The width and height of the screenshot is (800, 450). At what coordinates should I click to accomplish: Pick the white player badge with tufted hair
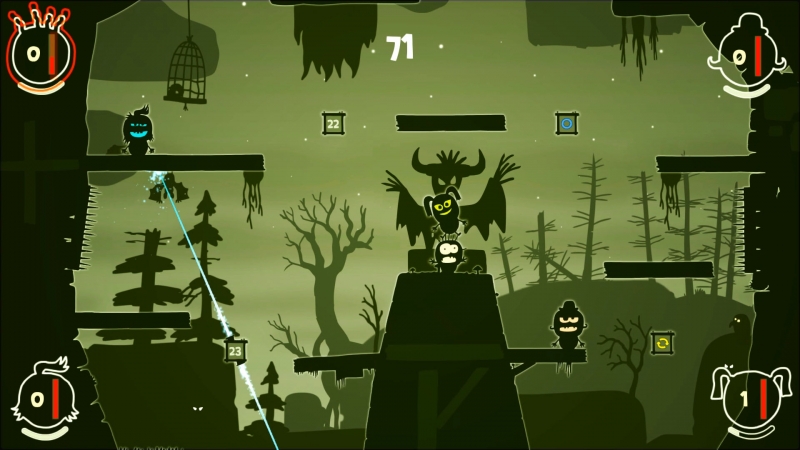pyautogui.click(x=45, y=400)
